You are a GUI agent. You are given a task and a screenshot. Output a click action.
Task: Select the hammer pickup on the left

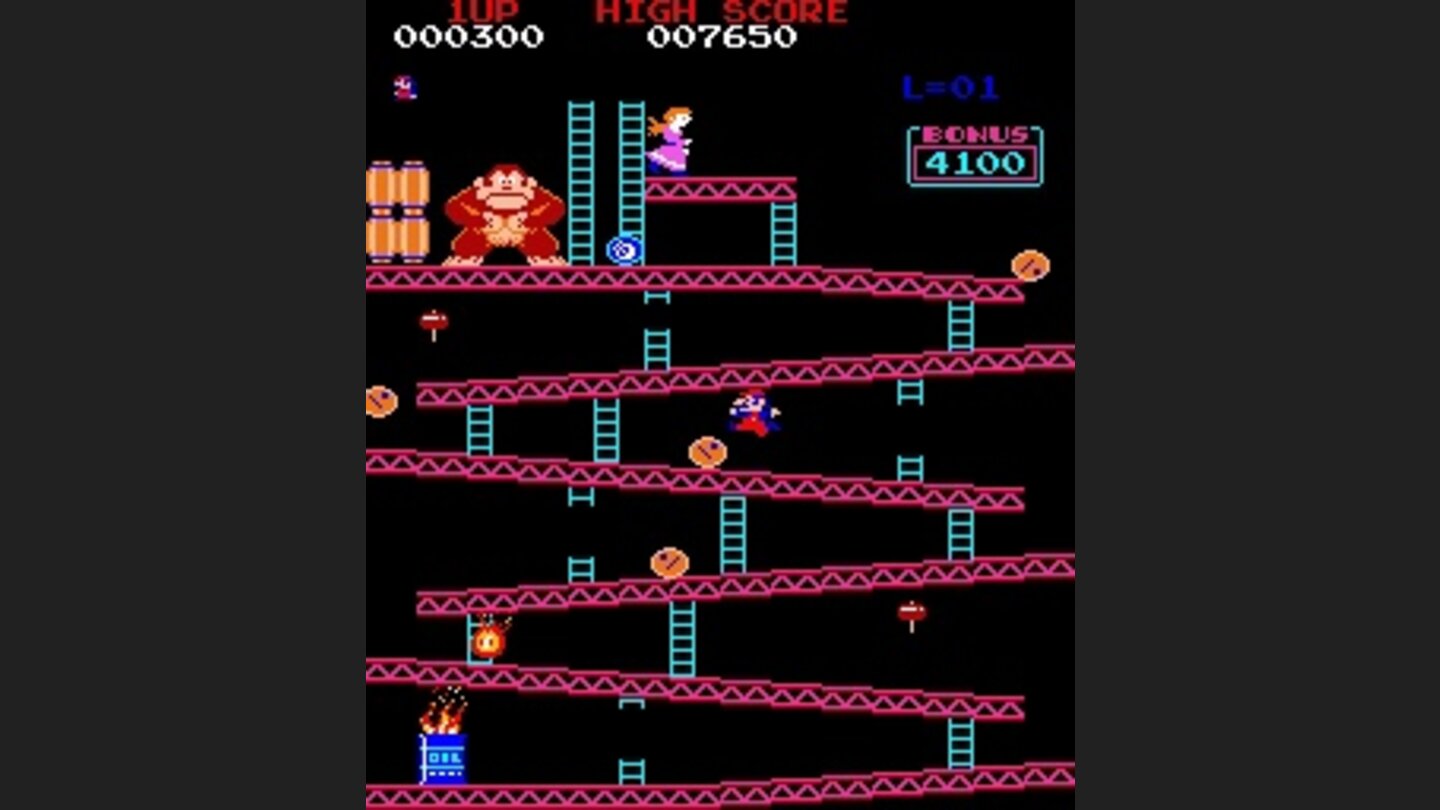point(432,320)
